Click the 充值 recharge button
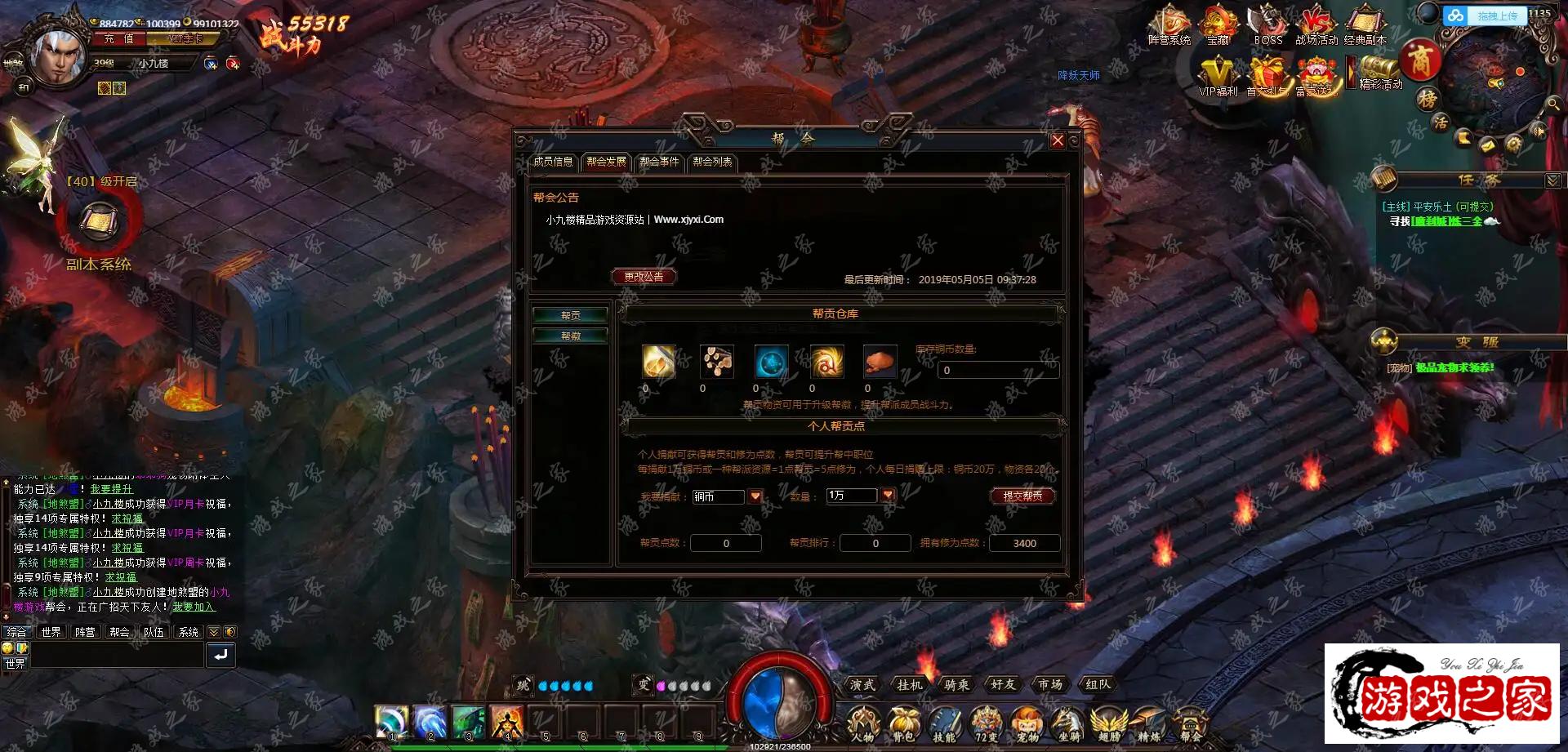The height and width of the screenshot is (752, 1568). 119,39
